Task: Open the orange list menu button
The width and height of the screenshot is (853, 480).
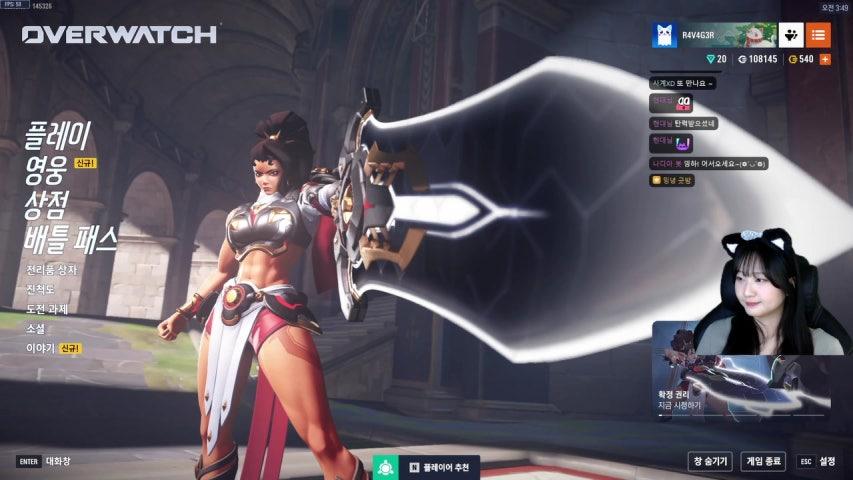Action: coord(818,35)
